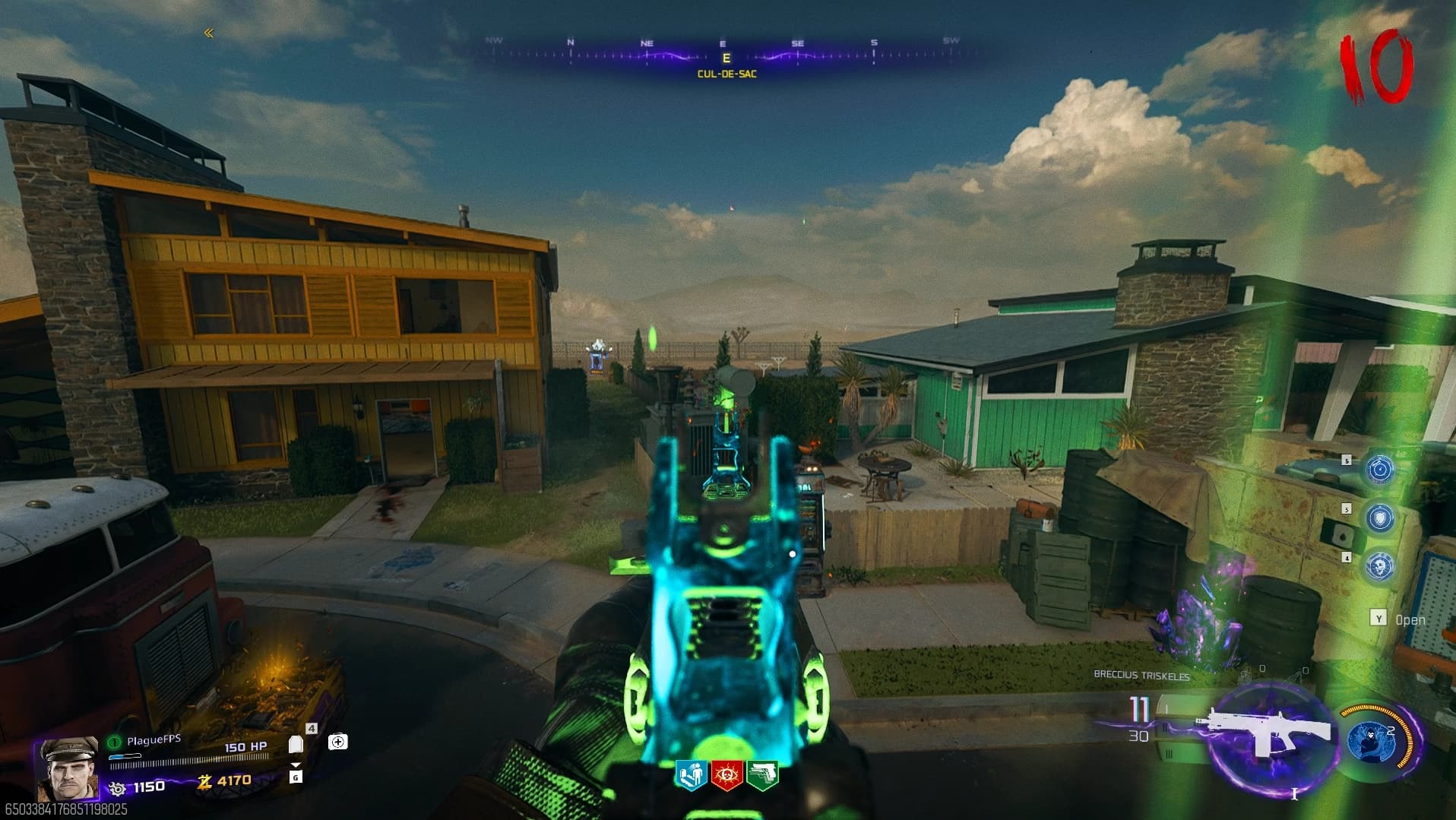Use the blue skull gobblegum icon
The height and width of the screenshot is (820, 1456).
coord(1380,567)
